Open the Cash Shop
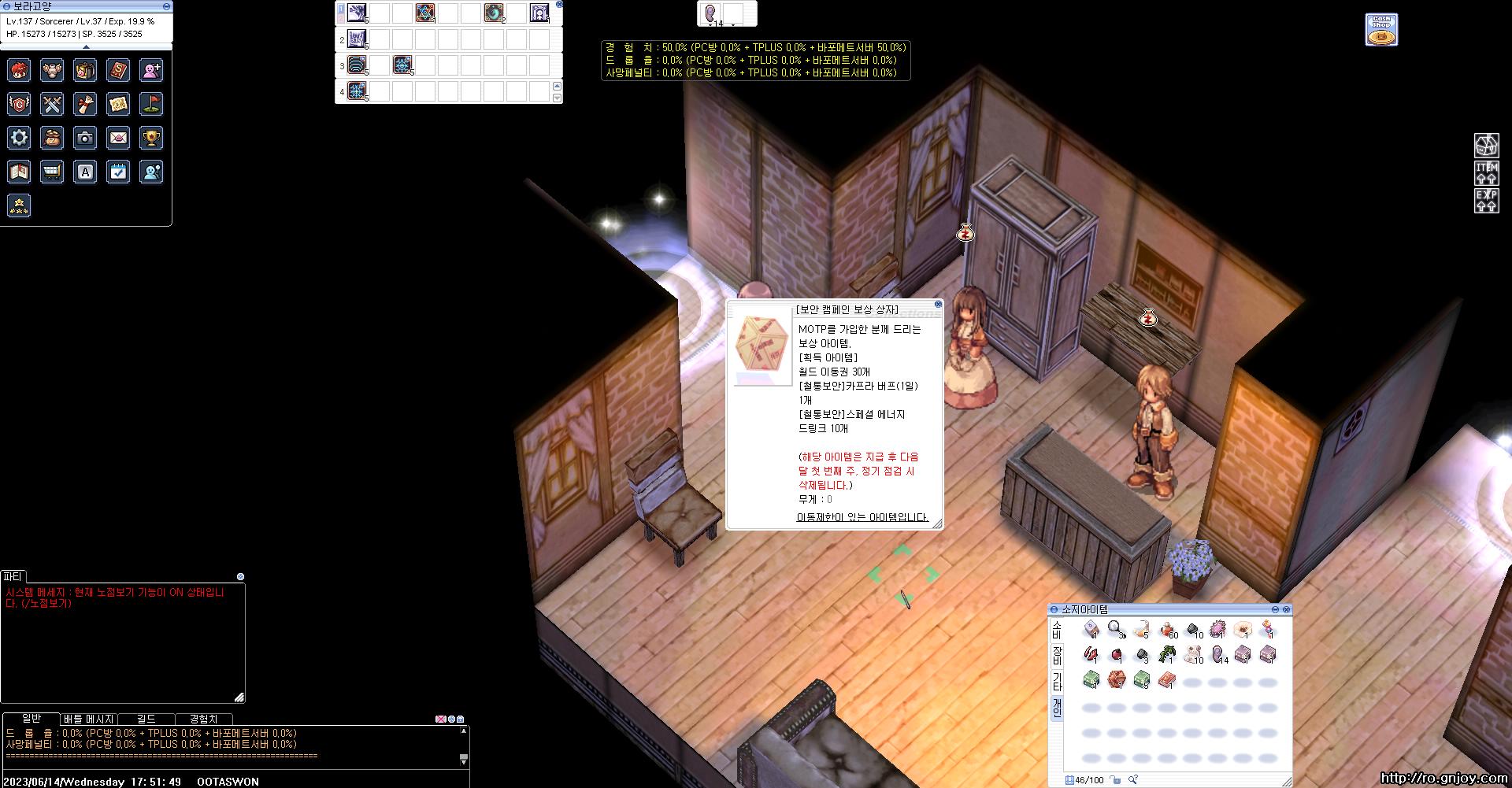The width and height of the screenshot is (1512, 788). (1381, 30)
